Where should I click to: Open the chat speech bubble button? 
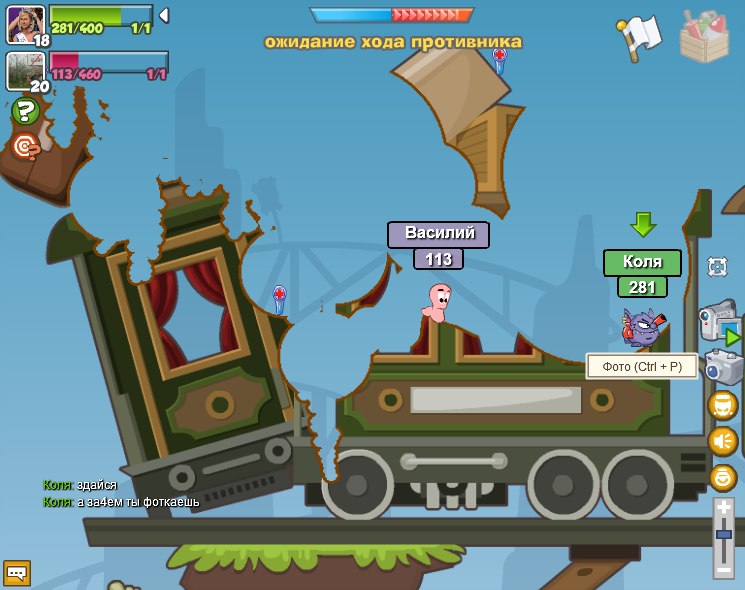pyautogui.click(x=17, y=572)
